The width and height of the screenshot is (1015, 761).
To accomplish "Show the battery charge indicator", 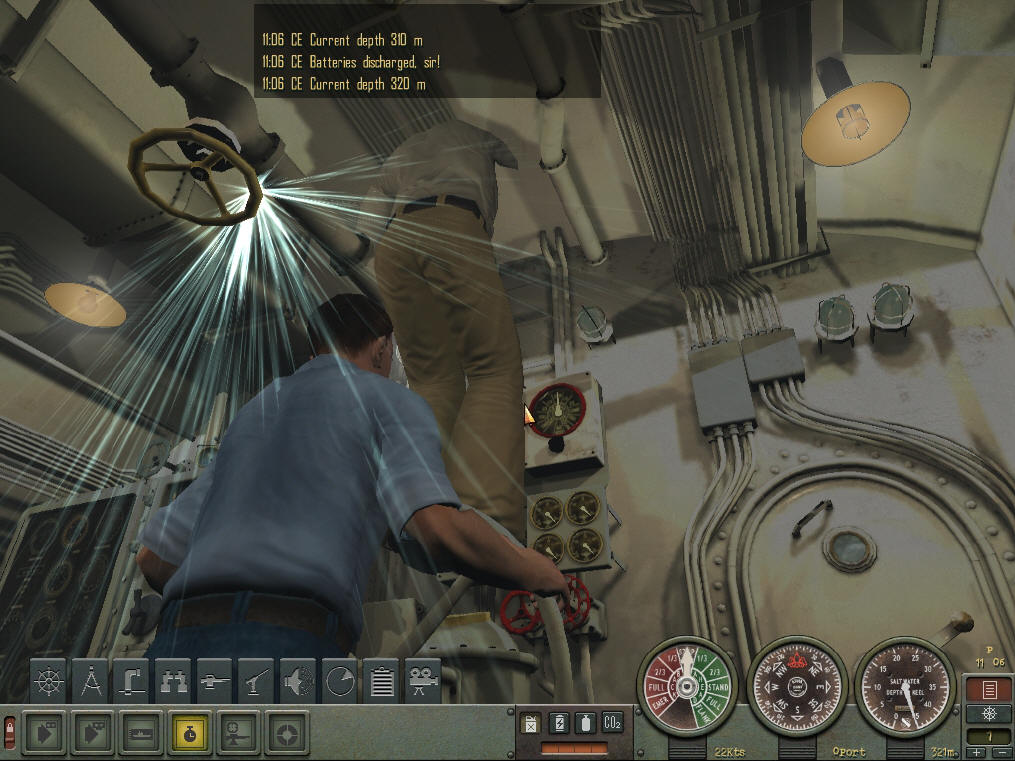I will [x=559, y=722].
